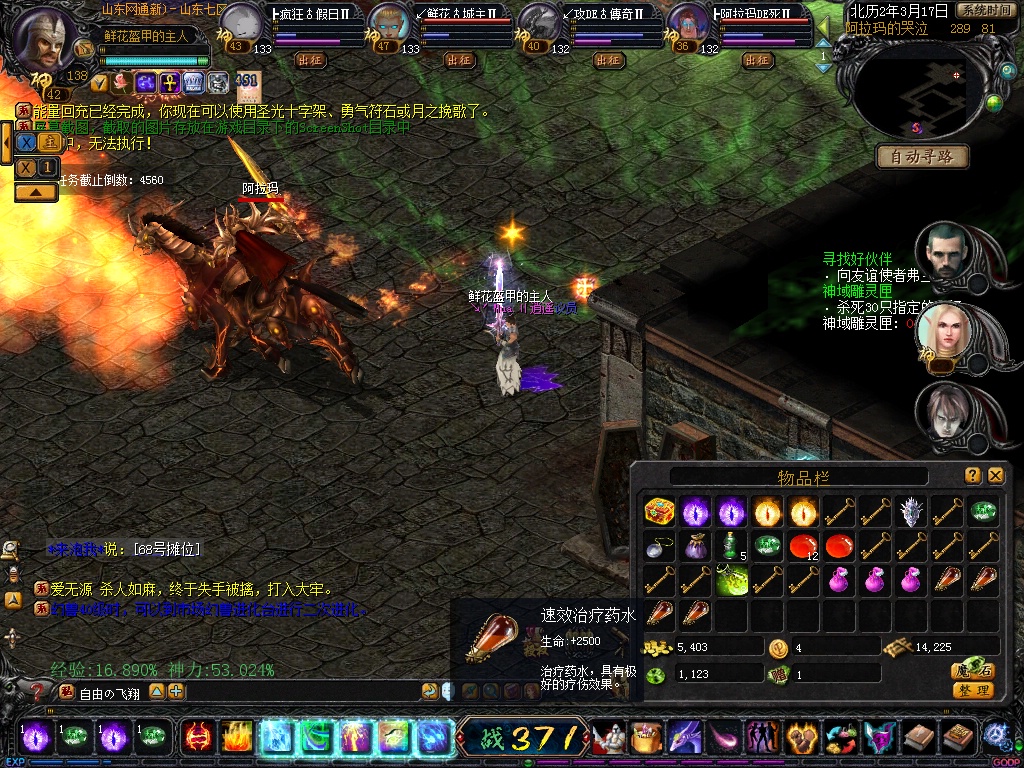
Task: Click the 整理 sort button
Action: (x=972, y=690)
